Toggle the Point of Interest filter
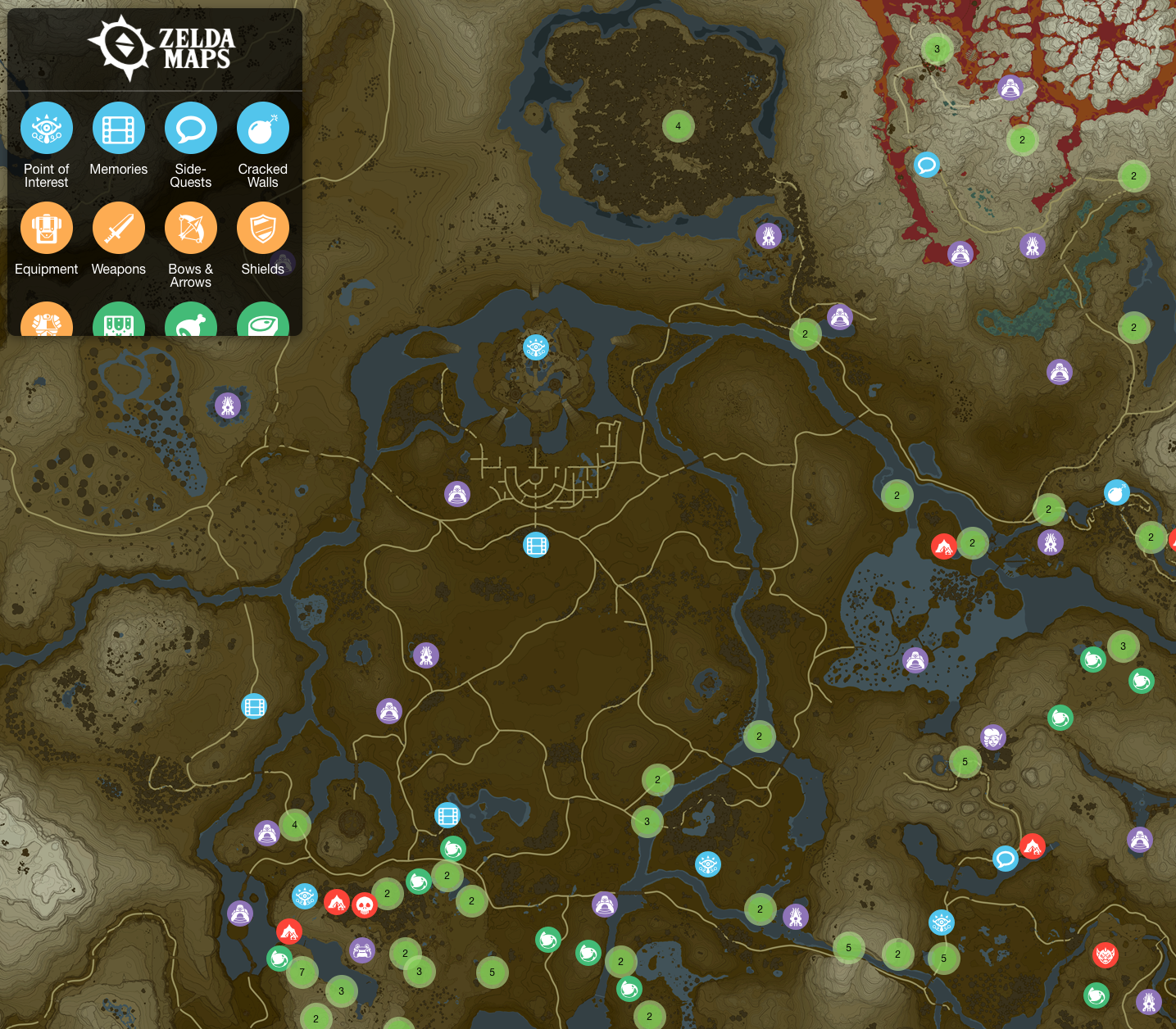1176x1029 pixels. coord(47,128)
